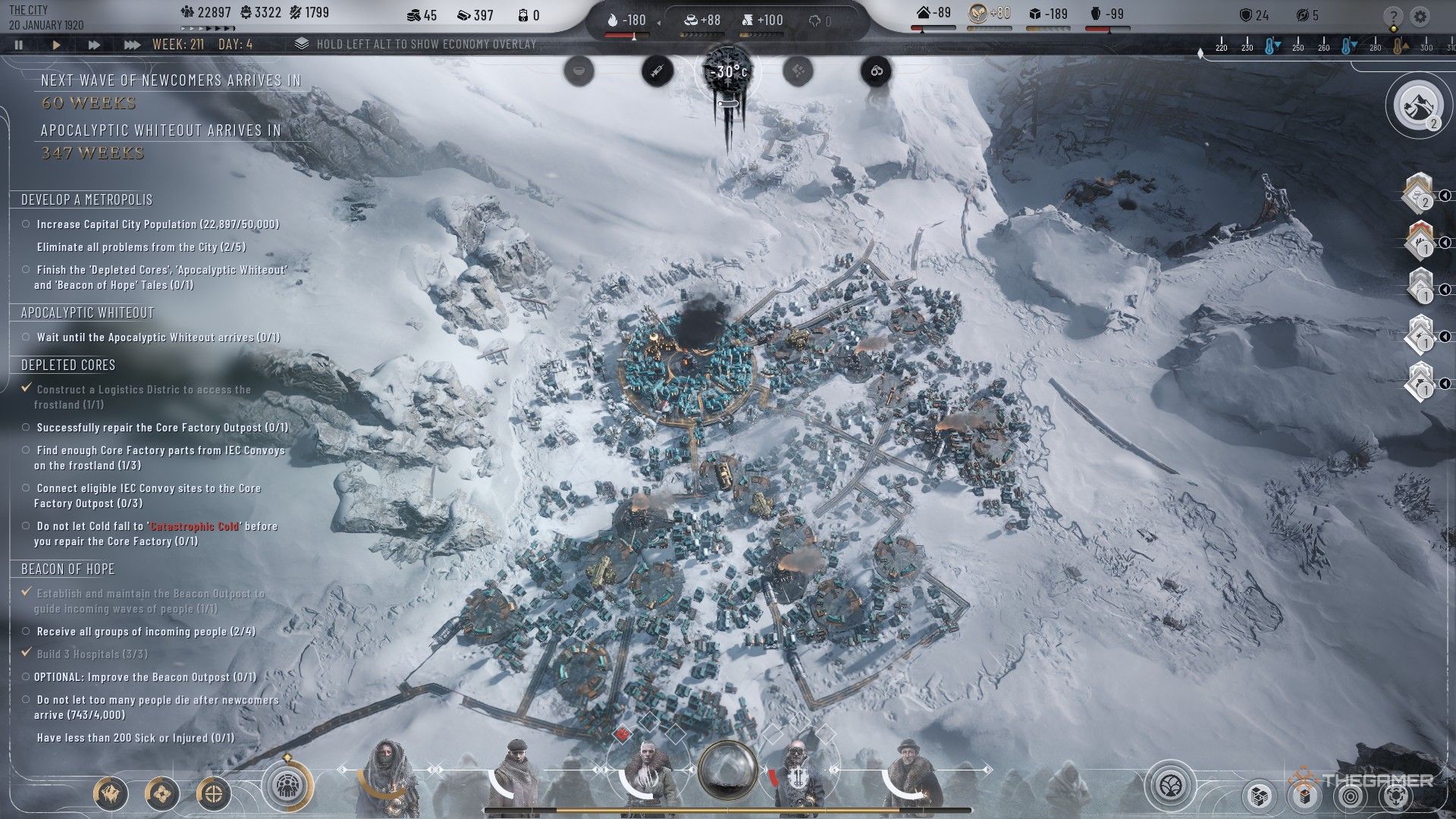
Task: Open the settings gear menu
Action: pyautogui.click(x=1420, y=17)
